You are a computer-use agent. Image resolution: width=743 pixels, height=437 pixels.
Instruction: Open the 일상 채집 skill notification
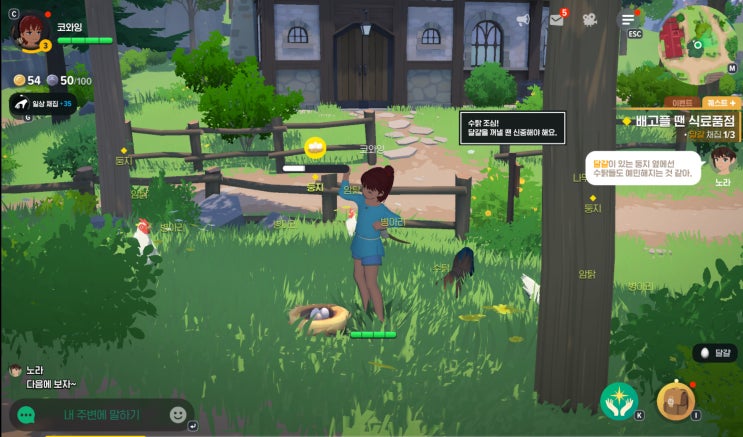click(43, 103)
